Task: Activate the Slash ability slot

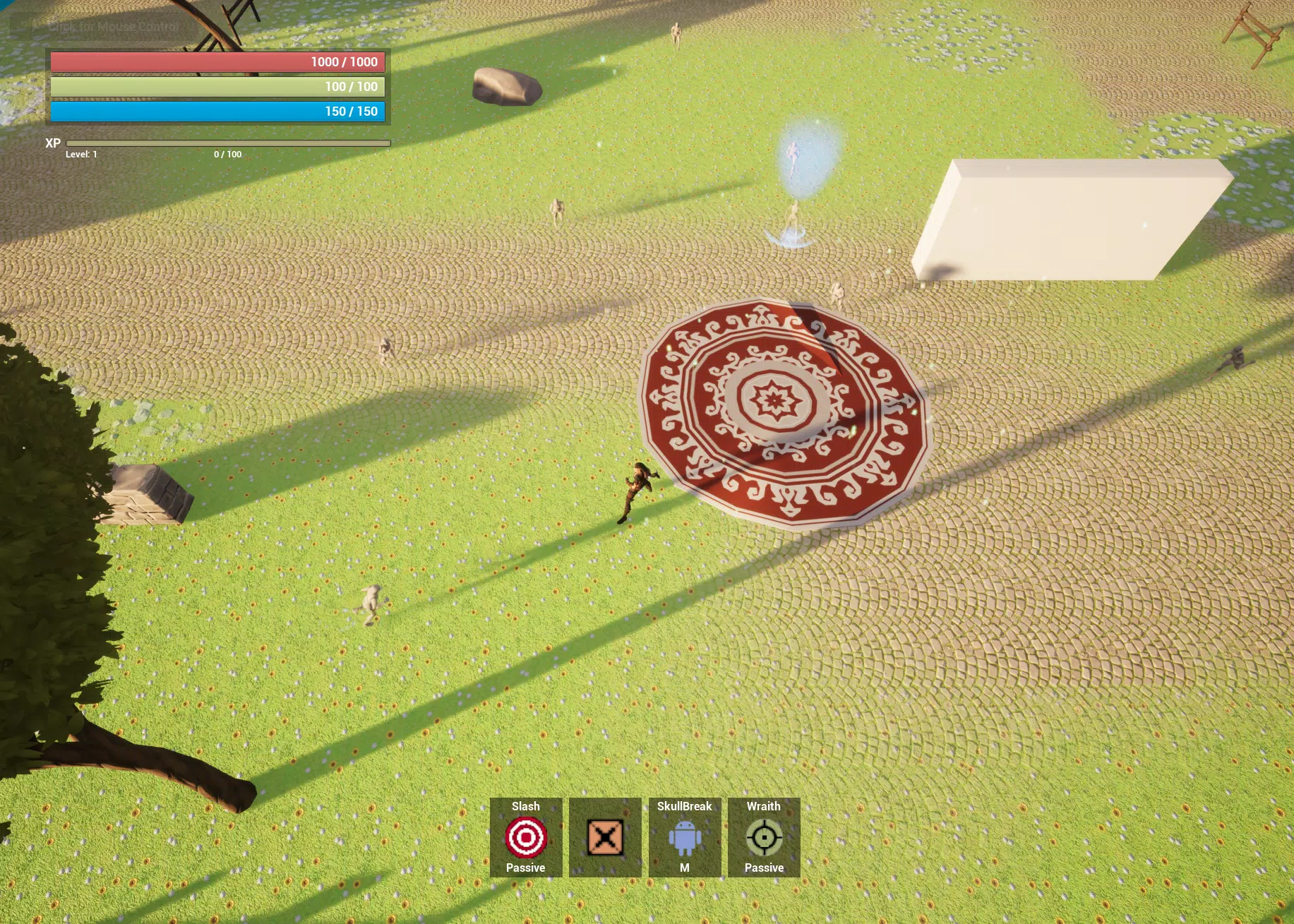Action: coord(526,837)
